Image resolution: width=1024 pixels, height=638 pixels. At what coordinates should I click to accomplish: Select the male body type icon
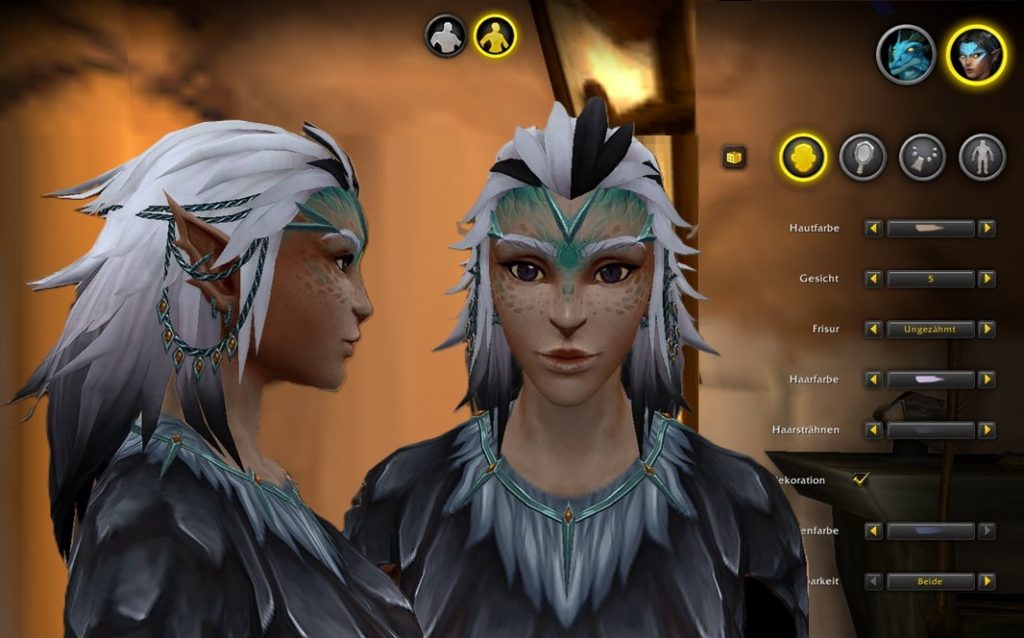point(446,36)
